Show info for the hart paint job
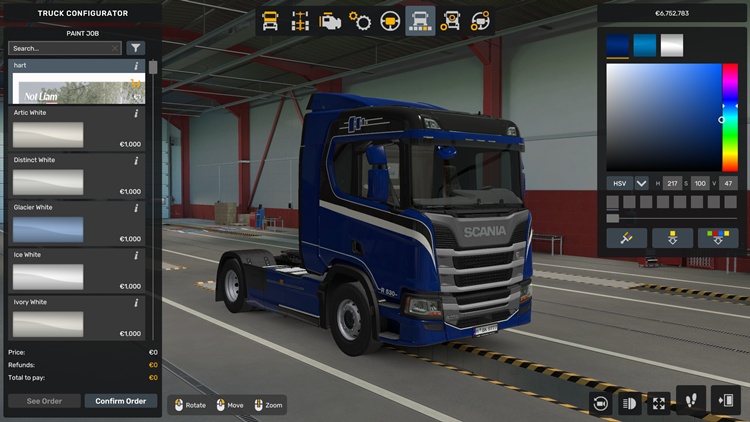Image resolution: width=750 pixels, height=422 pixels. click(136, 66)
